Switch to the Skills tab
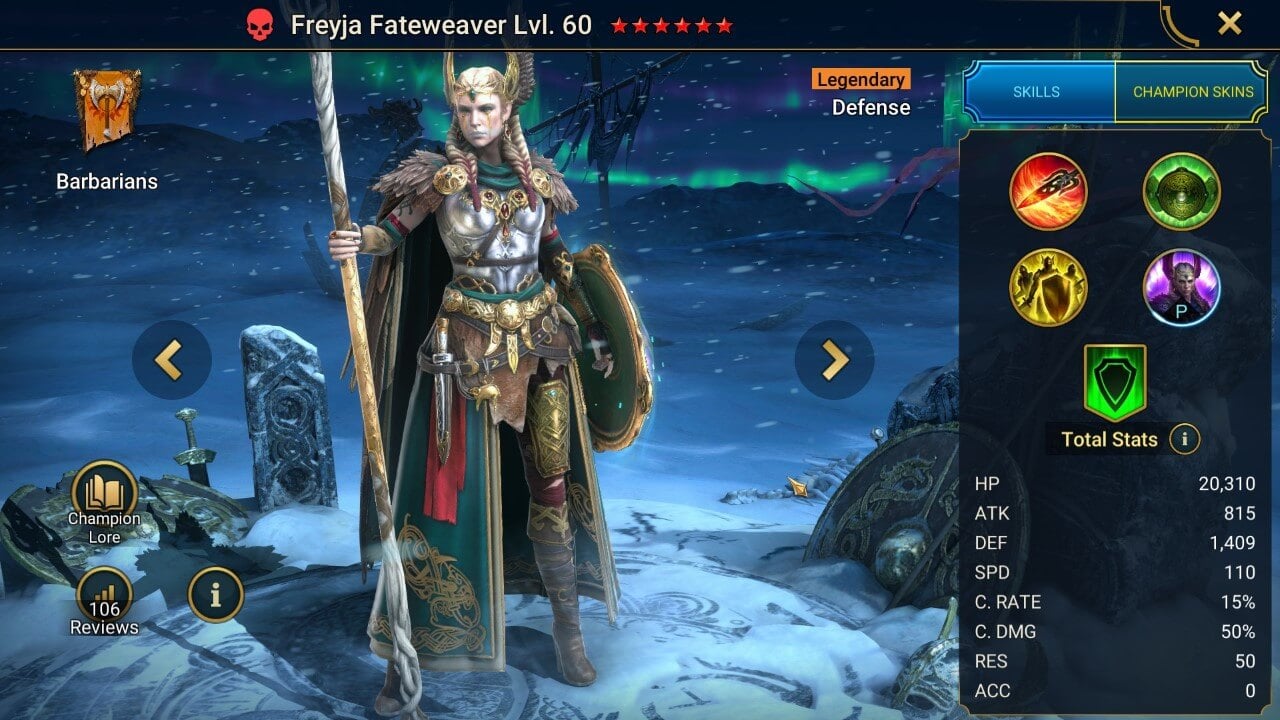The width and height of the screenshot is (1280, 720). pos(1037,92)
